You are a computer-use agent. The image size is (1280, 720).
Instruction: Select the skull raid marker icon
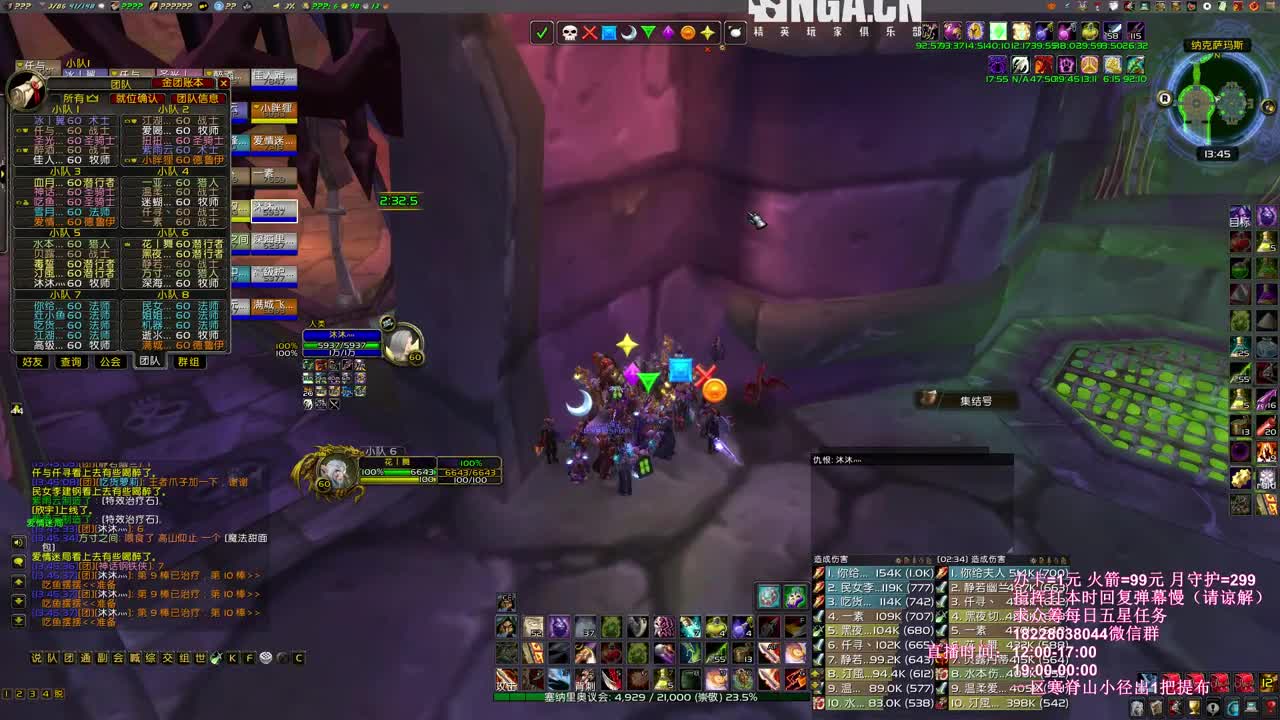click(570, 33)
